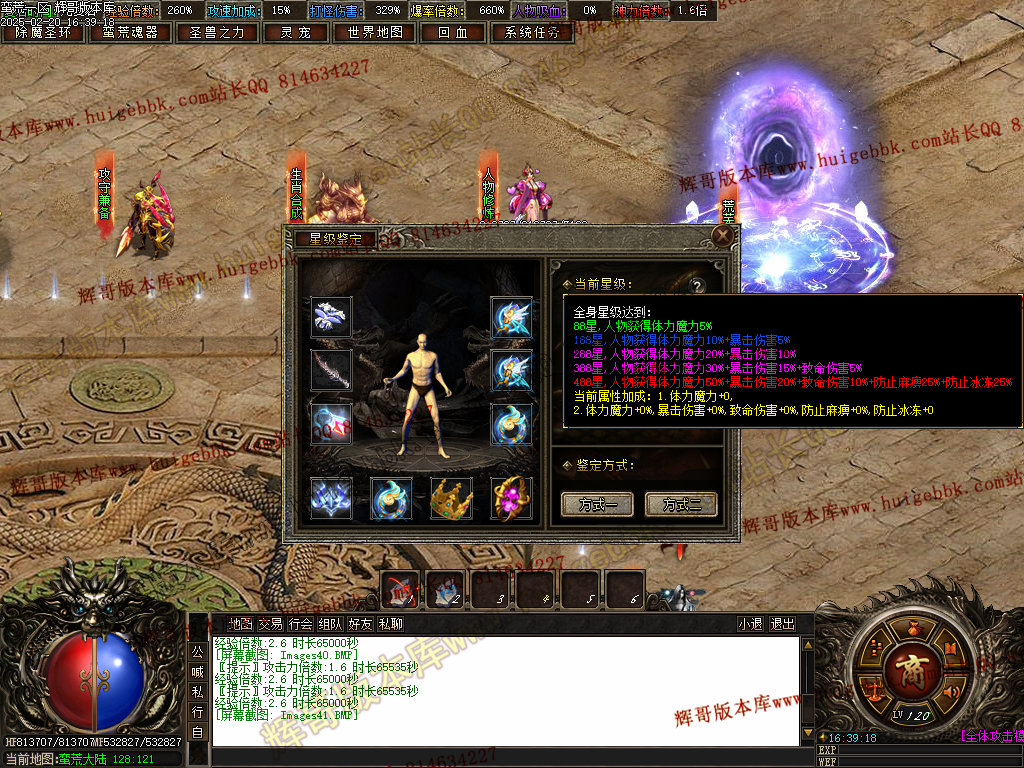
Task: Click the 退出 exit button
Action: [782, 624]
